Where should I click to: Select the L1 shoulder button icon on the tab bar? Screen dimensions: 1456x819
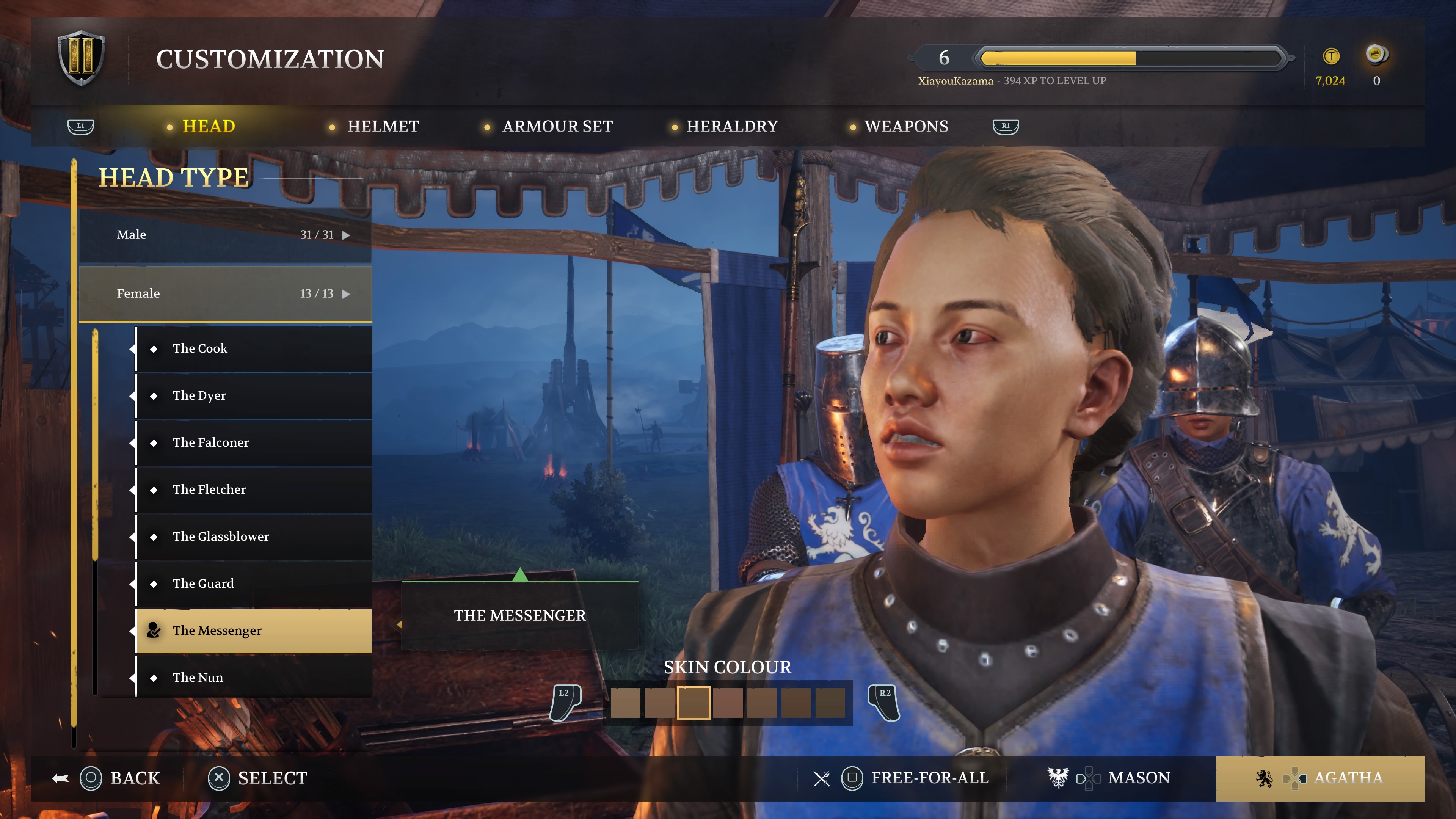click(x=80, y=127)
